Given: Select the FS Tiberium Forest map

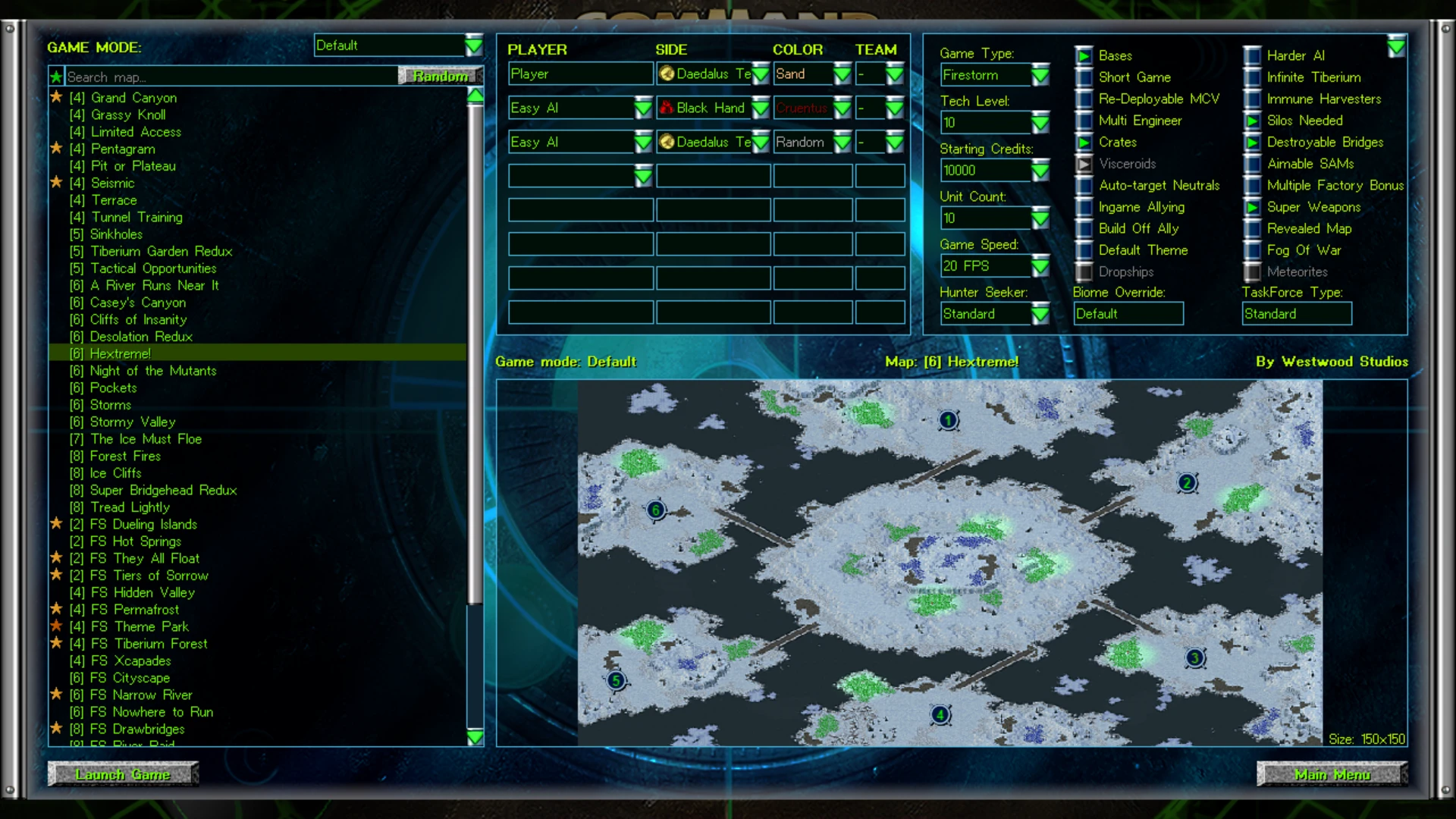Looking at the screenshot, I should (x=149, y=644).
